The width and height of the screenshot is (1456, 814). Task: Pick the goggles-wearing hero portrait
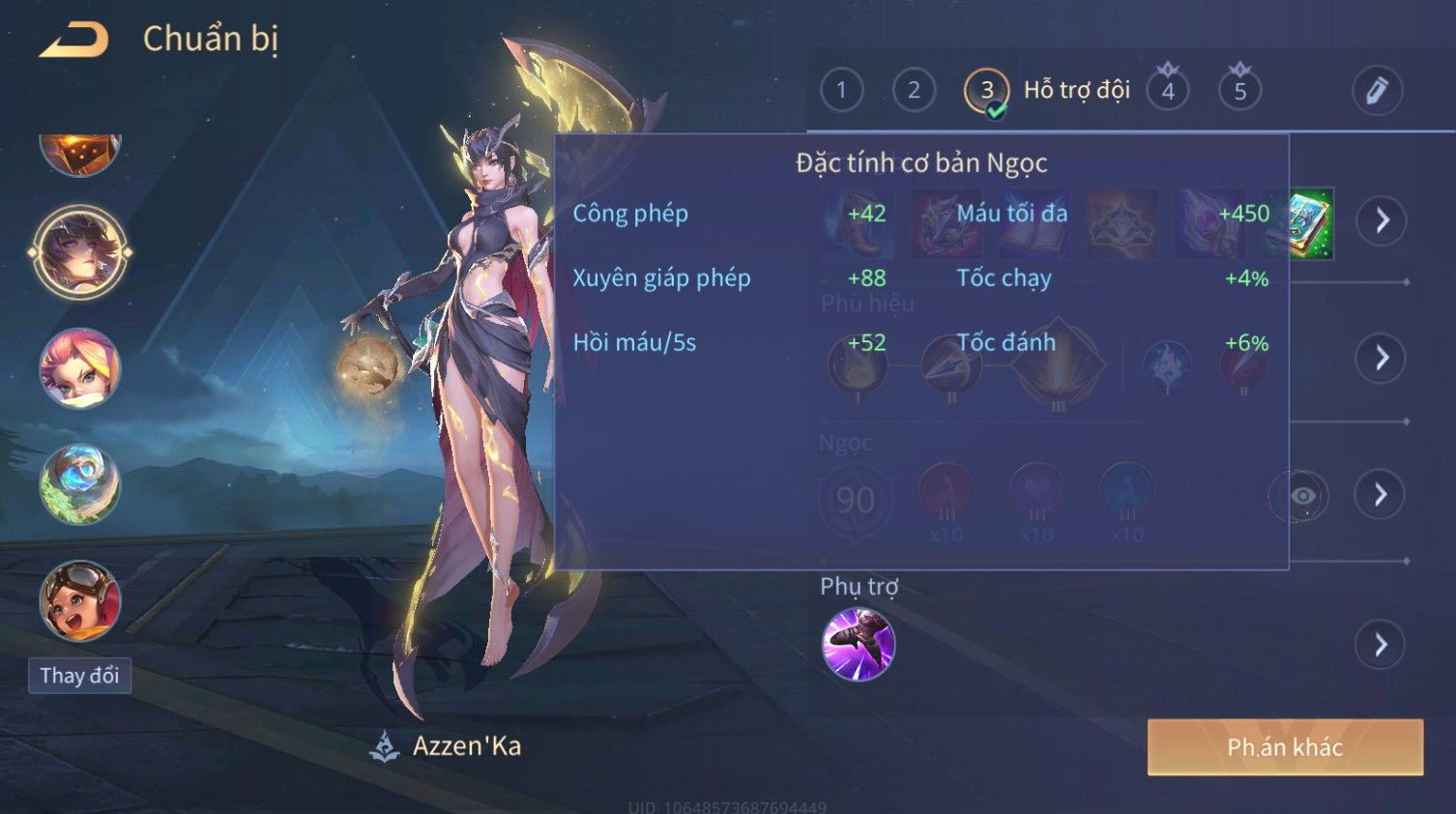[80, 600]
